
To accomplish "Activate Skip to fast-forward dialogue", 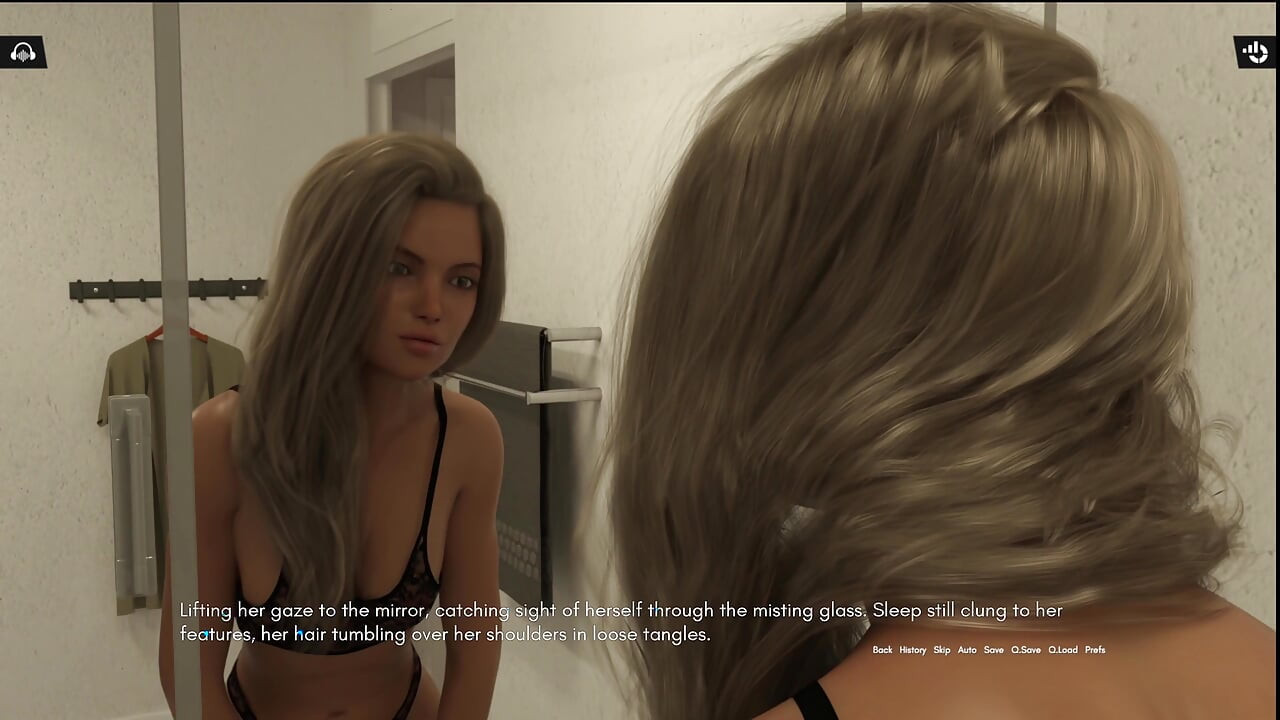I will point(942,650).
